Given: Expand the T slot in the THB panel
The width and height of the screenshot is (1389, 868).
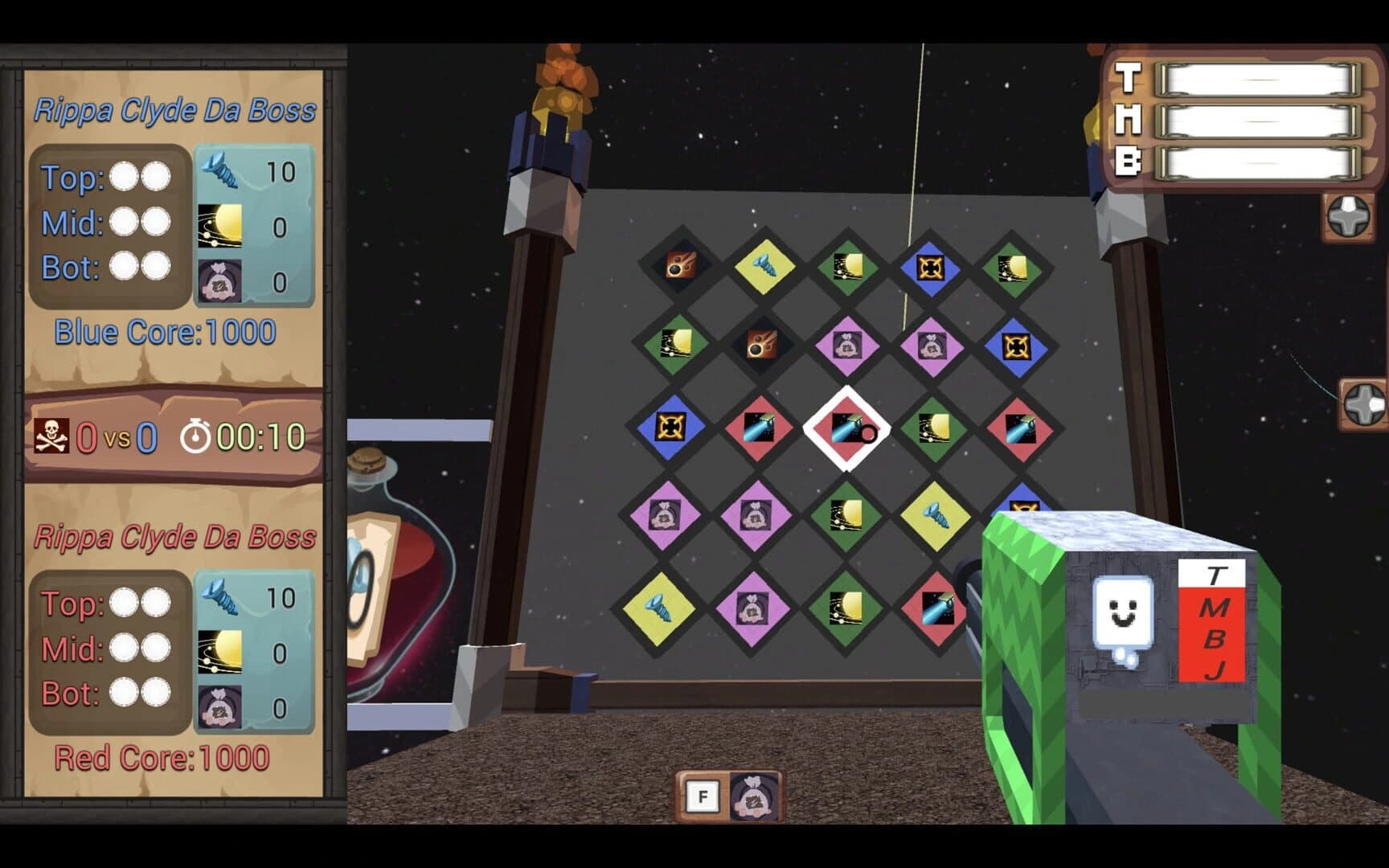Looking at the screenshot, I should pyautogui.click(x=1258, y=80).
